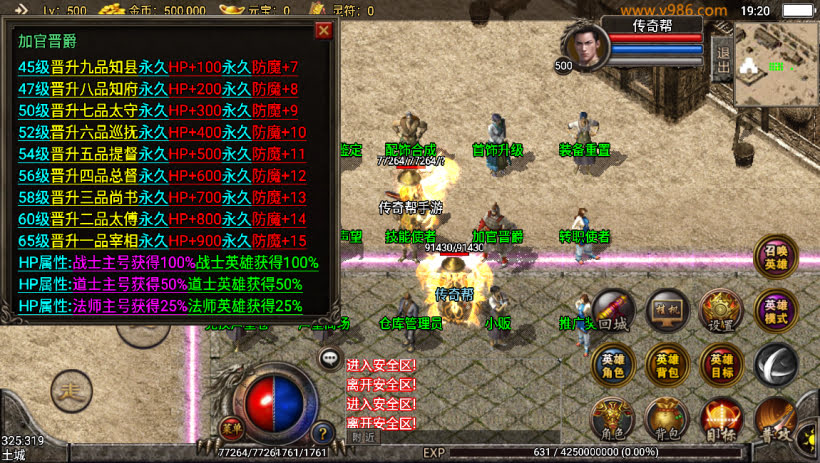Viewport: 820px width, 463px height.
Task: Open 英雄角色 hero character sheet
Action: 613,366
